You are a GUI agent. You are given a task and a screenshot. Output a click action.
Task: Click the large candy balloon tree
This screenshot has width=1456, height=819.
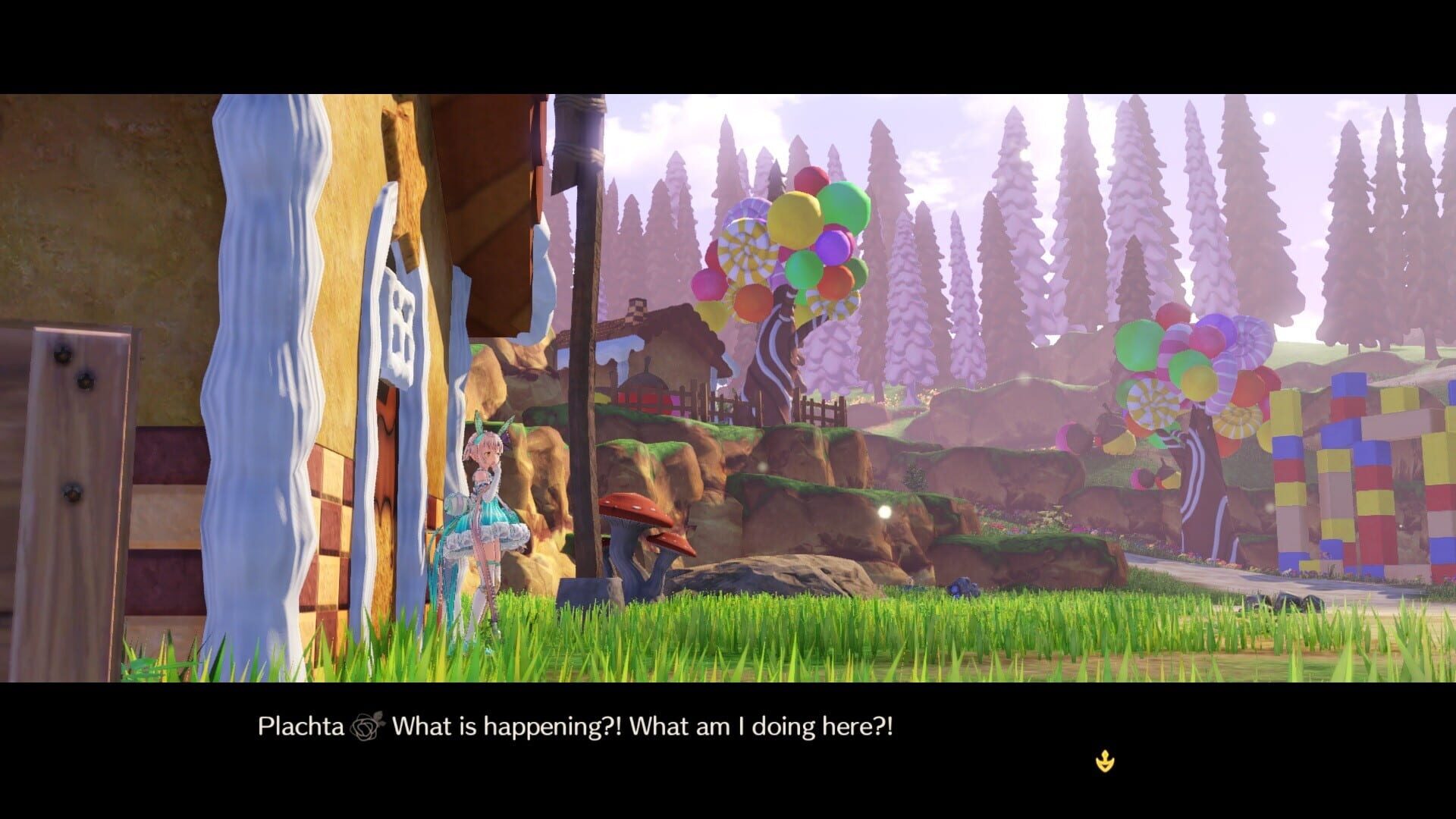click(x=781, y=243)
